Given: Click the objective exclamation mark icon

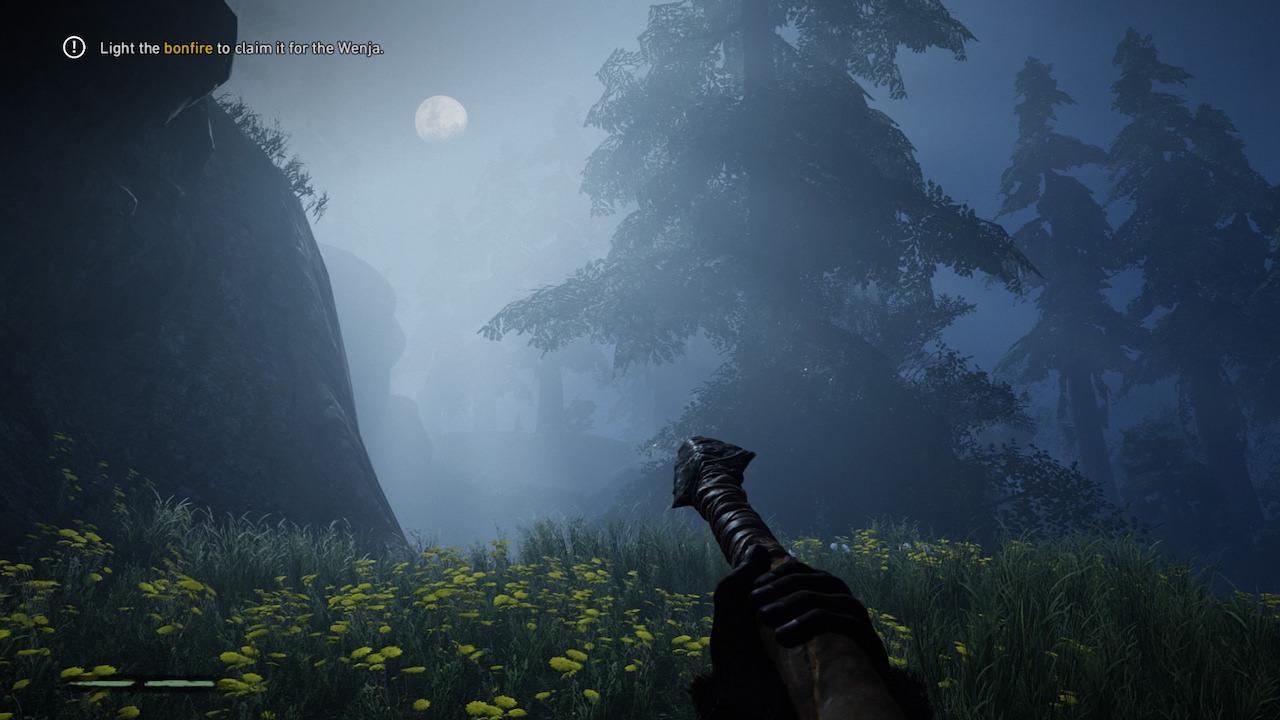Looking at the screenshot, I should 74,47.
